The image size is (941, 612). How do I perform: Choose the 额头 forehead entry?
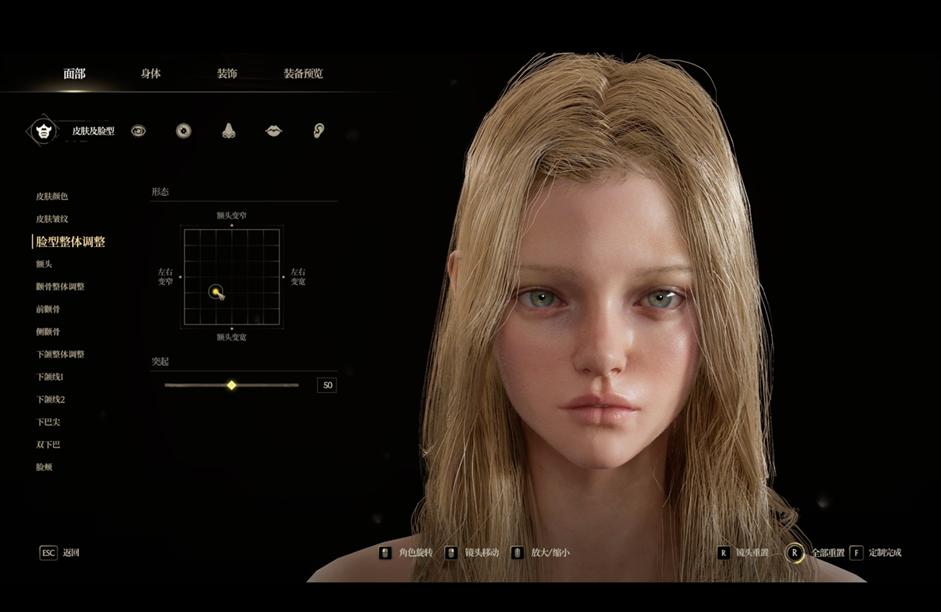(x=44, y=264)
